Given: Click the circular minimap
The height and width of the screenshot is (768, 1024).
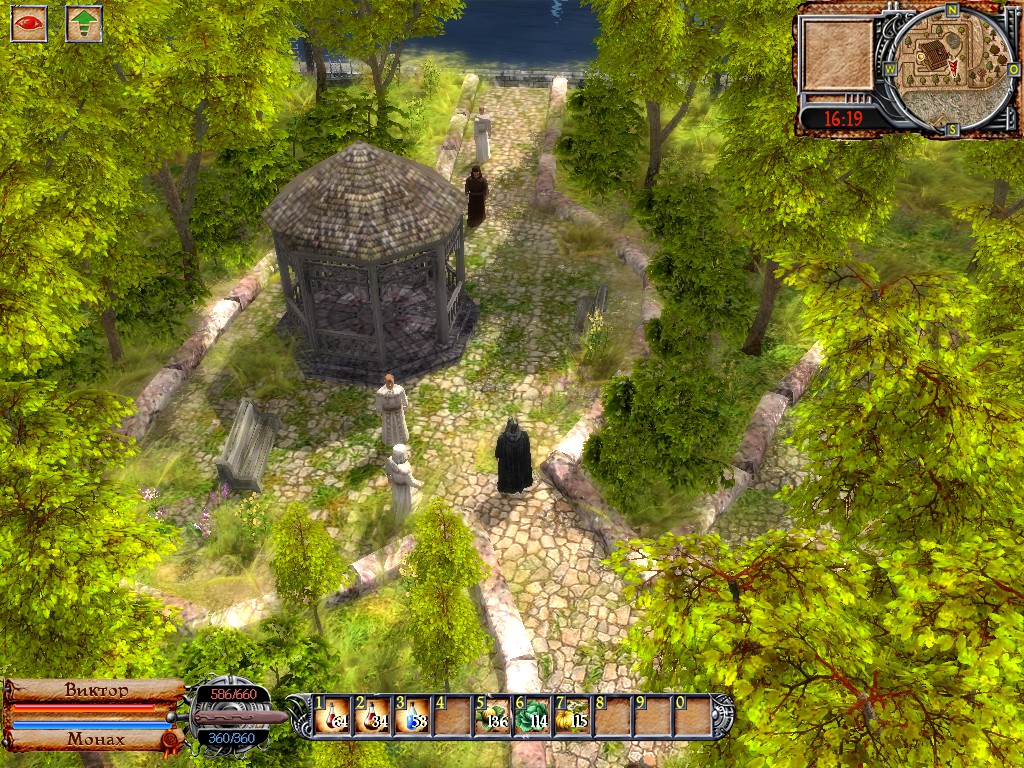Looking at the screenshot, I should click(951, 67).
